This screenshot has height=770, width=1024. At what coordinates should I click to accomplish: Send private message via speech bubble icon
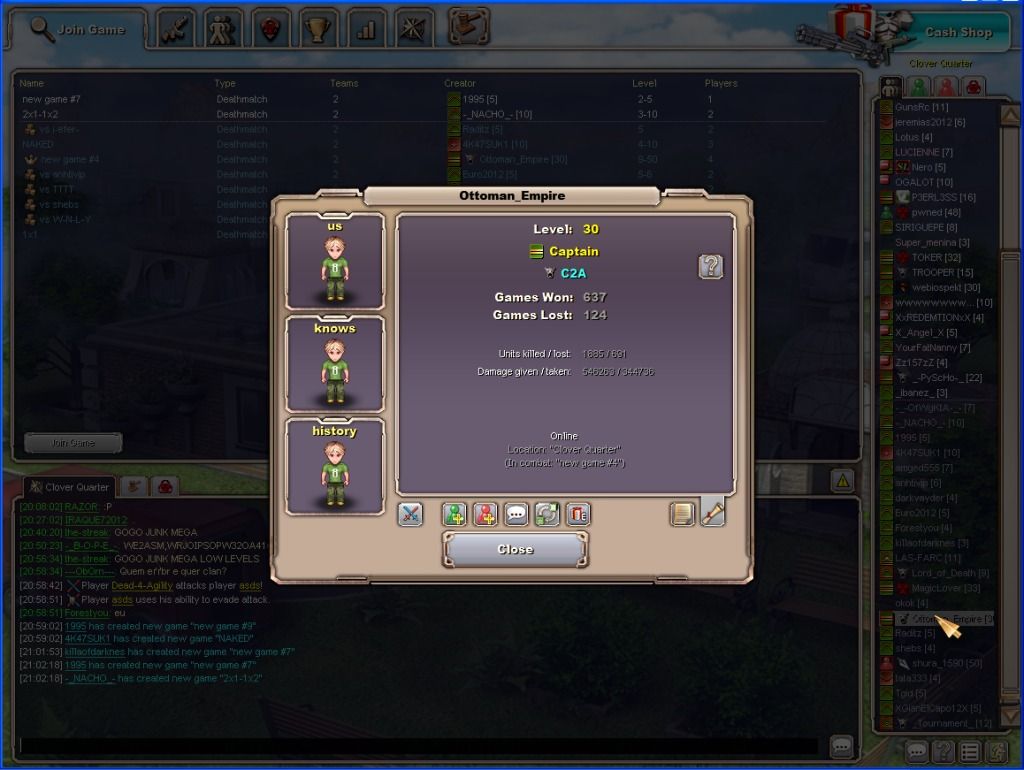516,514
